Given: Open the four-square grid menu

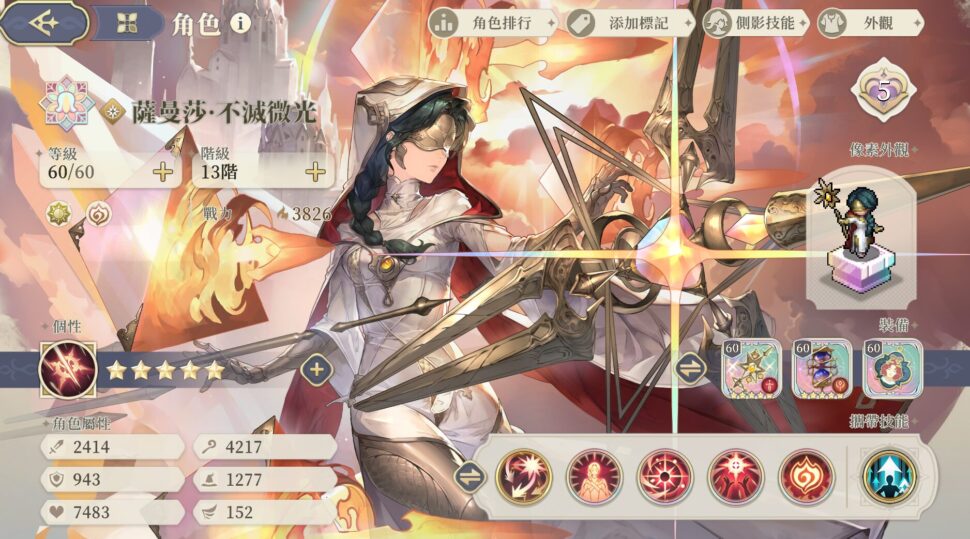Looking at the screenshot, I should pyautogui.click(x=125, y=24).
